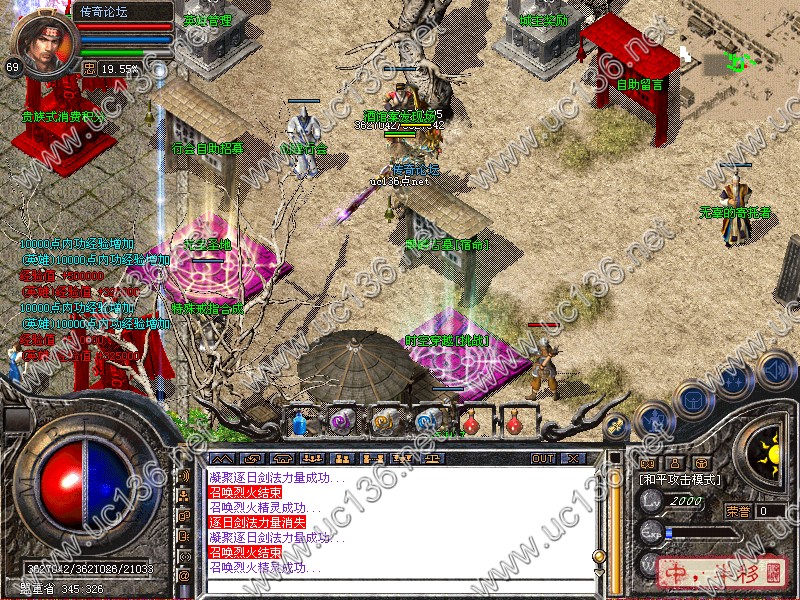Click the chat scrollbar gold knob

599,556
